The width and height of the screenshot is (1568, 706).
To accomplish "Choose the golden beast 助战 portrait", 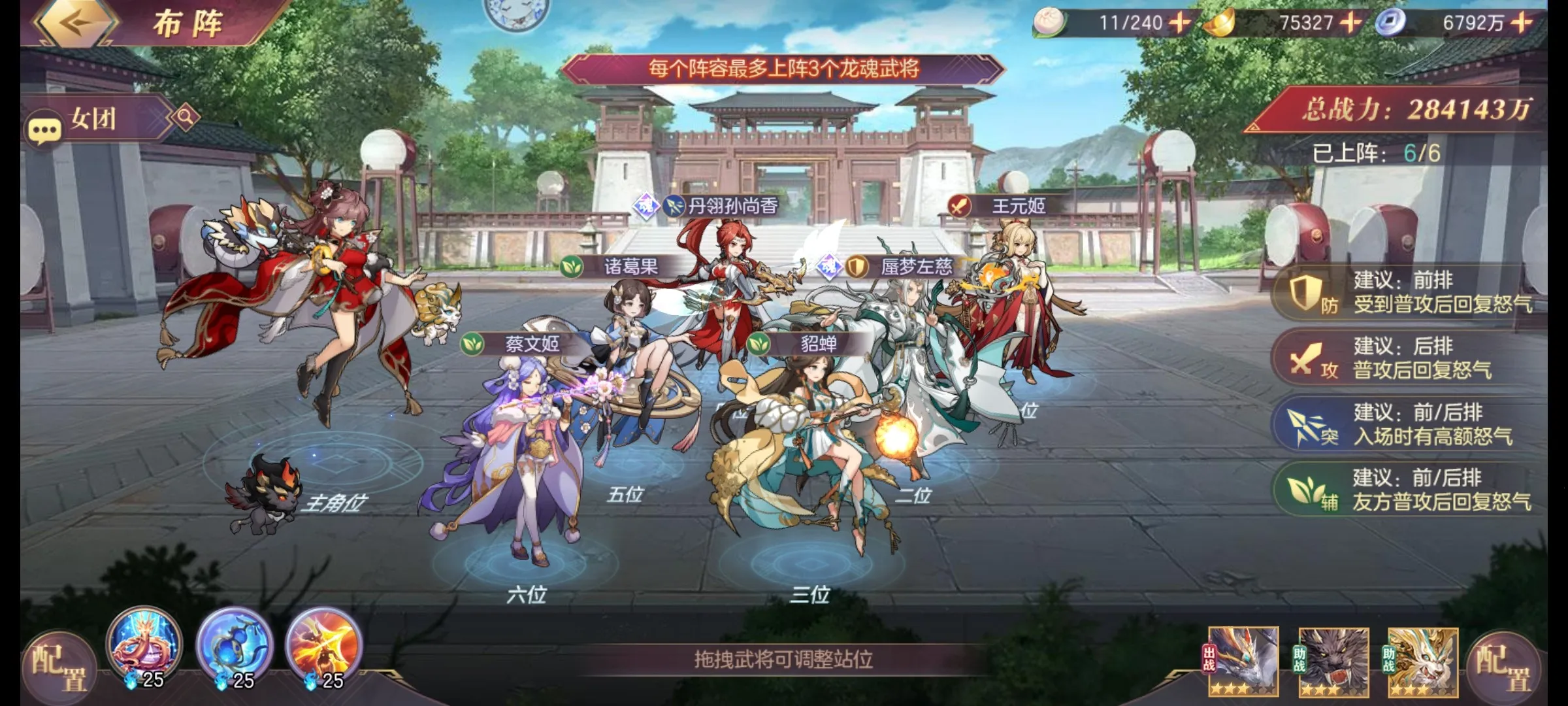I will pos(1422,662).
